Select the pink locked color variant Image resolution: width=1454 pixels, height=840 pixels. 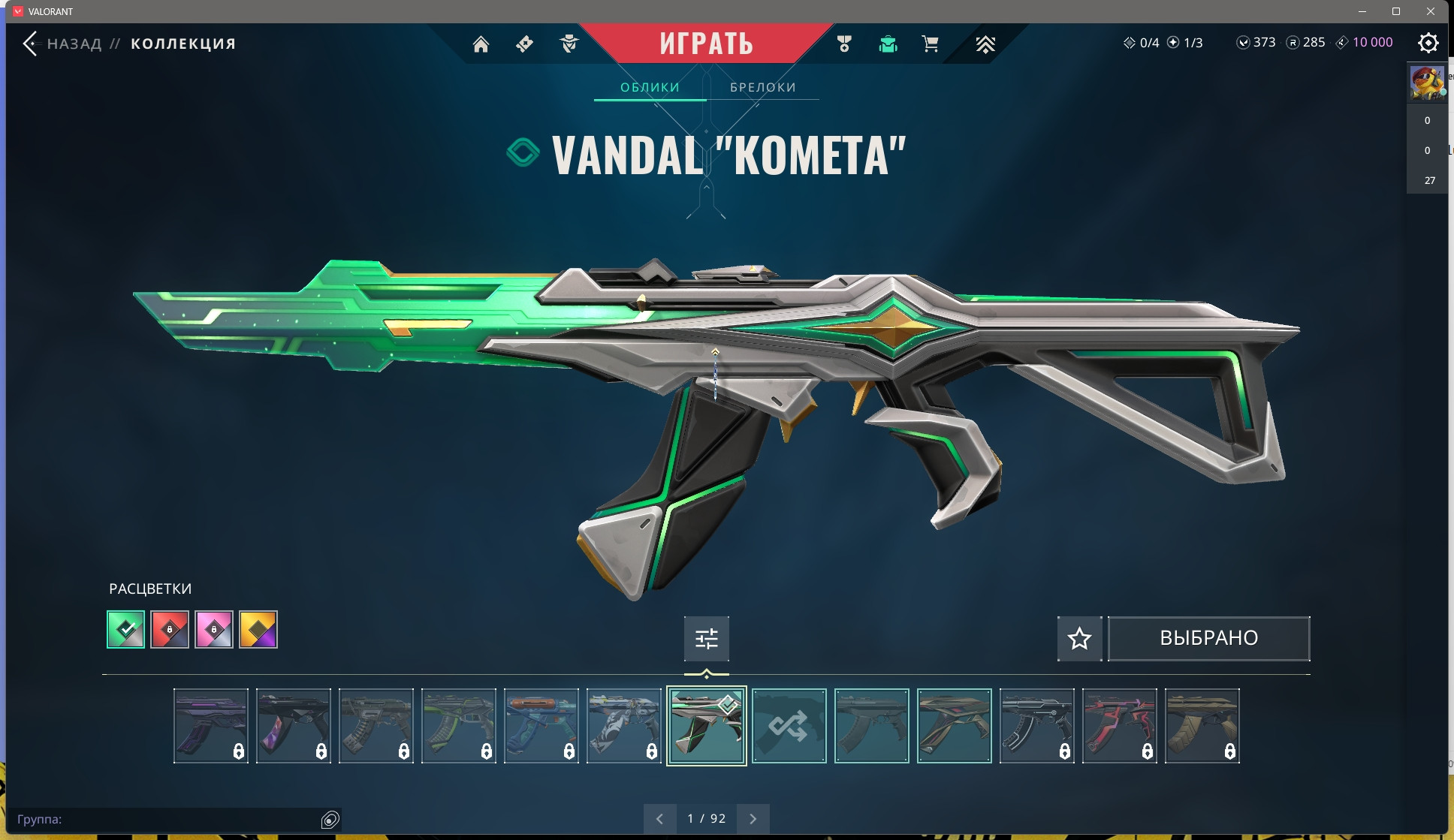point(214,629)
